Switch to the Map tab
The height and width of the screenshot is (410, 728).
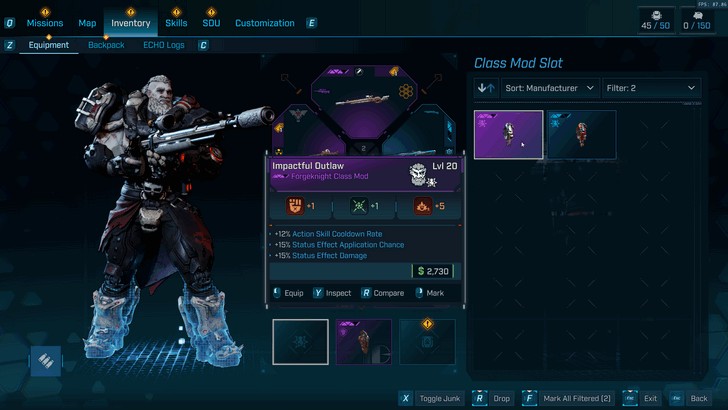[87, 23]
